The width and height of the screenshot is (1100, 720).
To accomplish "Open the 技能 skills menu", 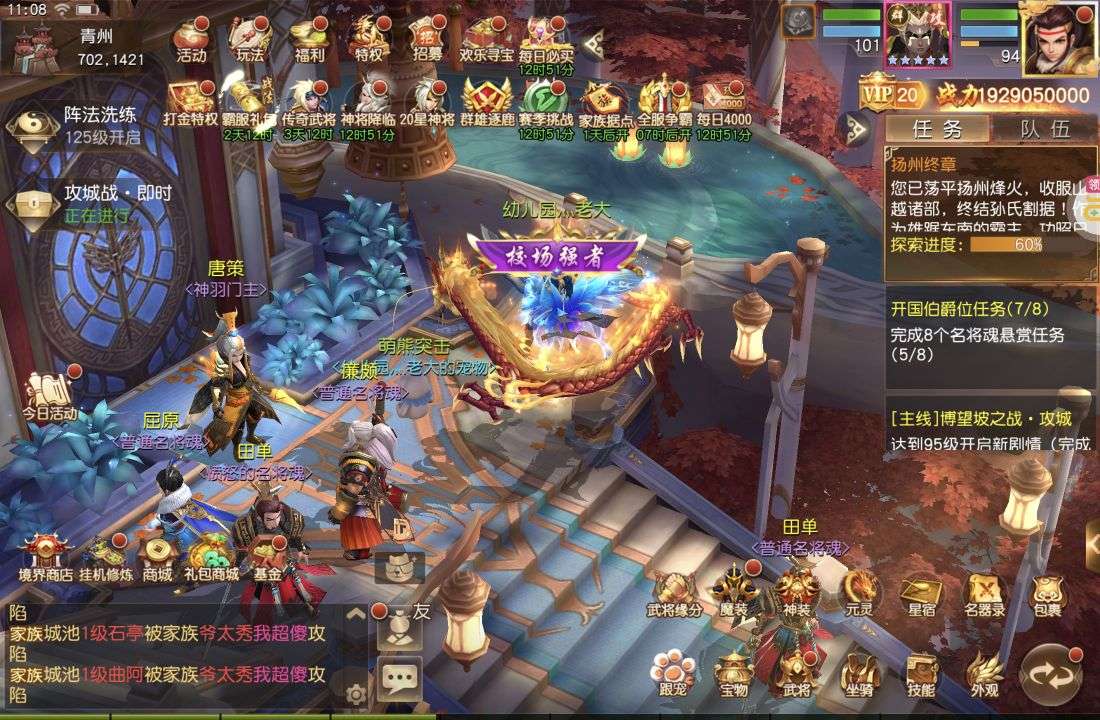I will [921, 673].
